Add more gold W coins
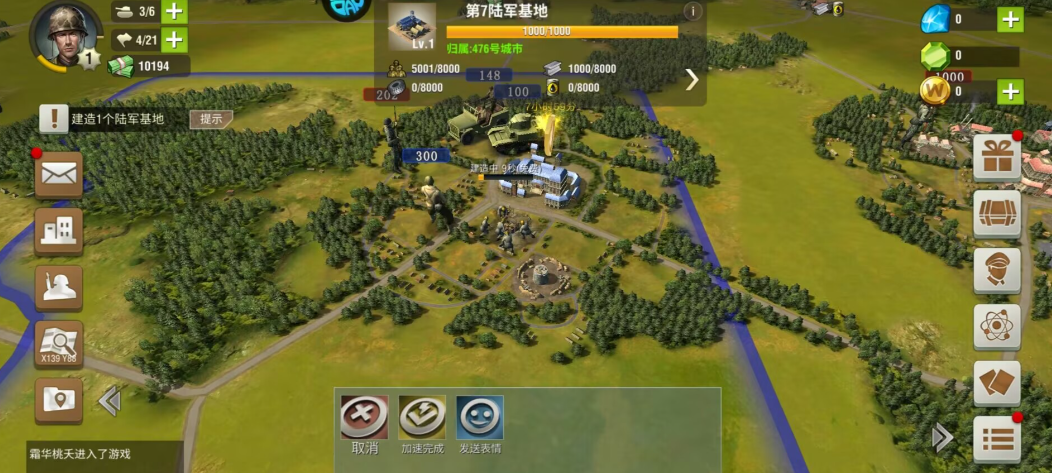This screenshot has width=1052, height=473. 1010,92
